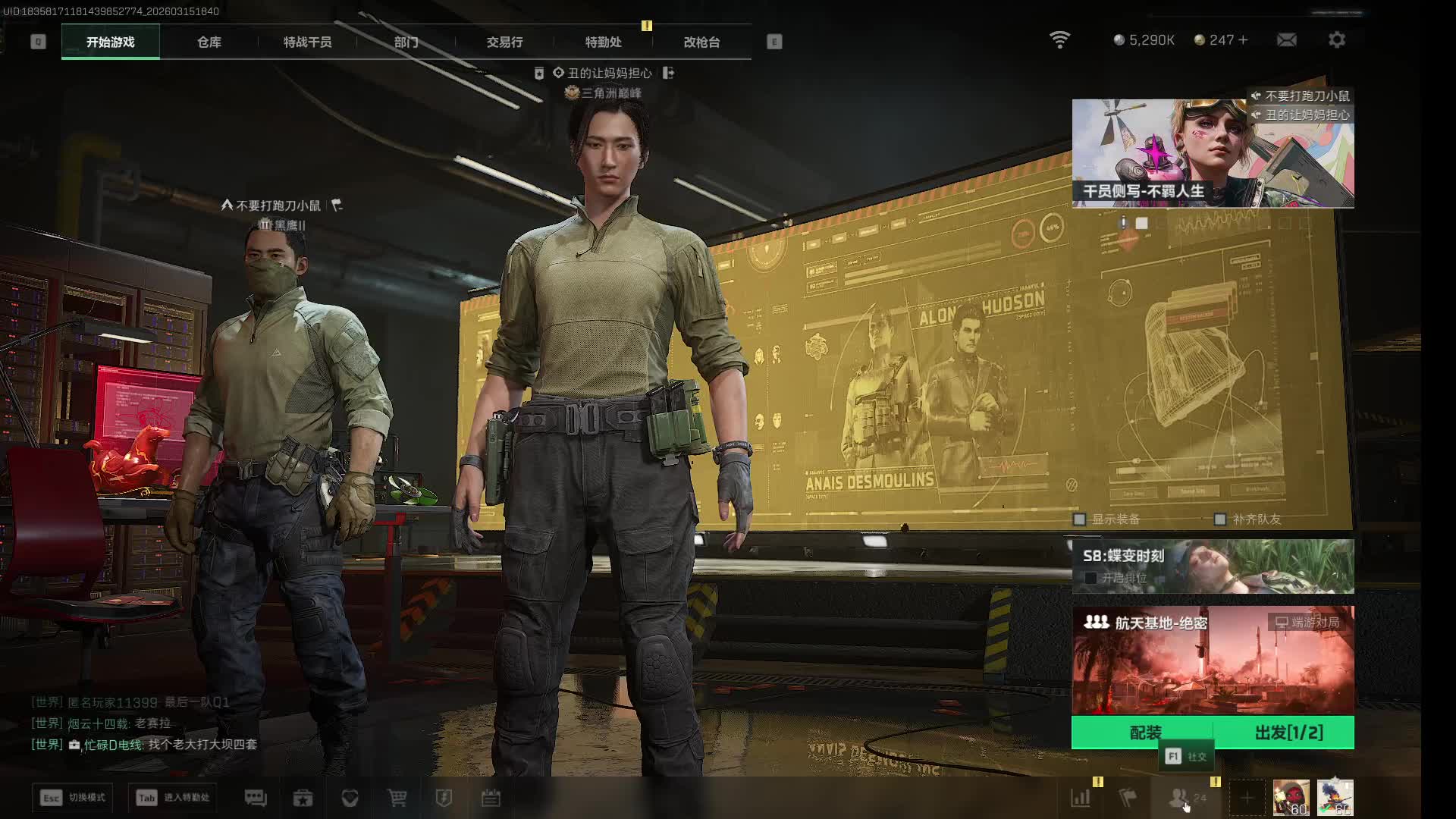
Task: Select the 航天基地-绝密 map card
Action: coord(1213,660)
